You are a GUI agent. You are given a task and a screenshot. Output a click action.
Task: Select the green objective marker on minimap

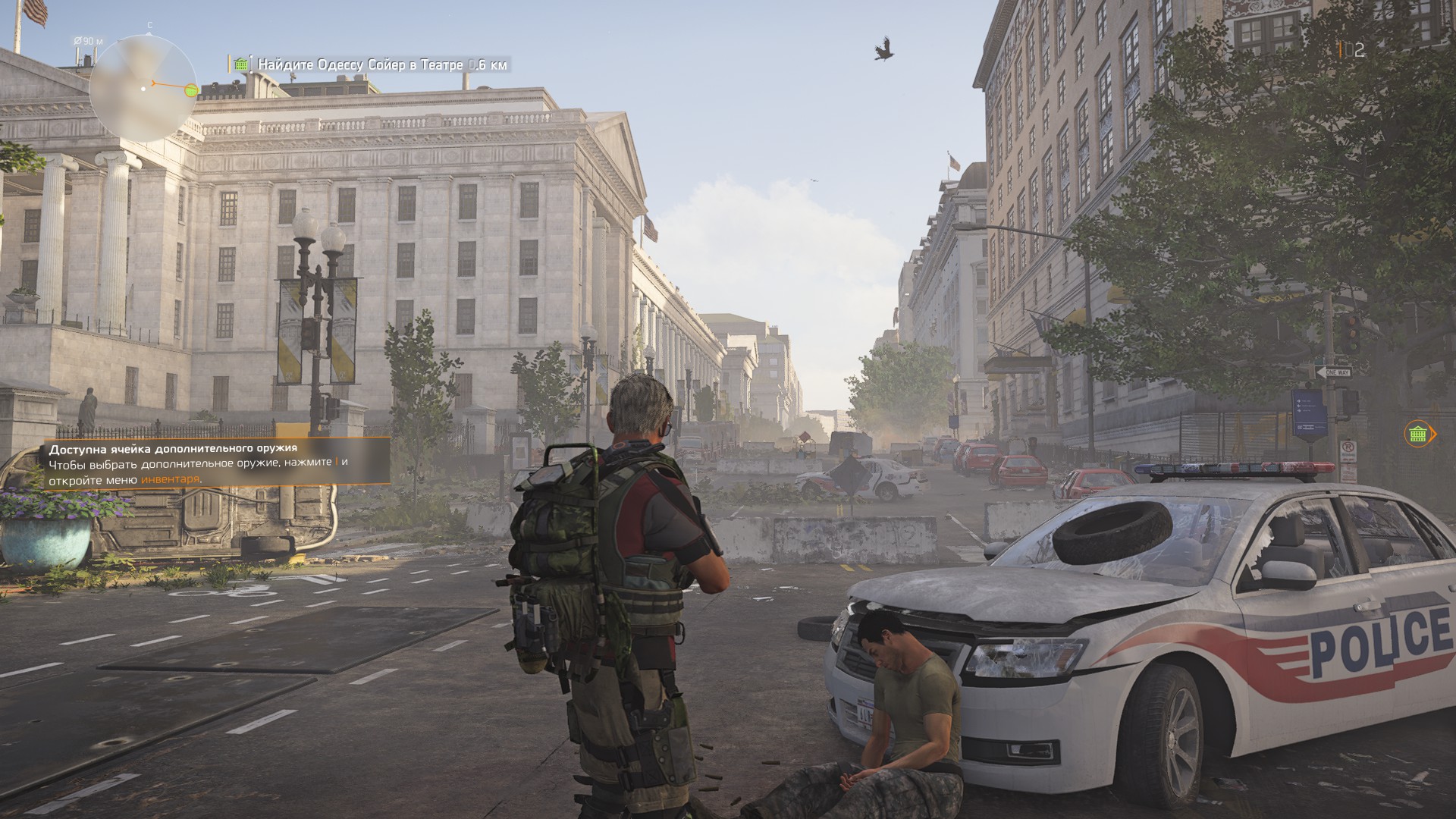[x=191, y=91]
